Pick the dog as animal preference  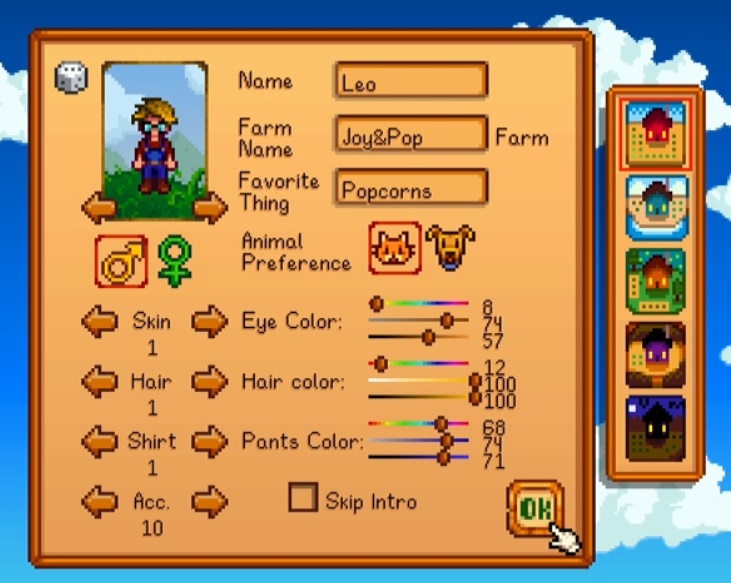450,247
